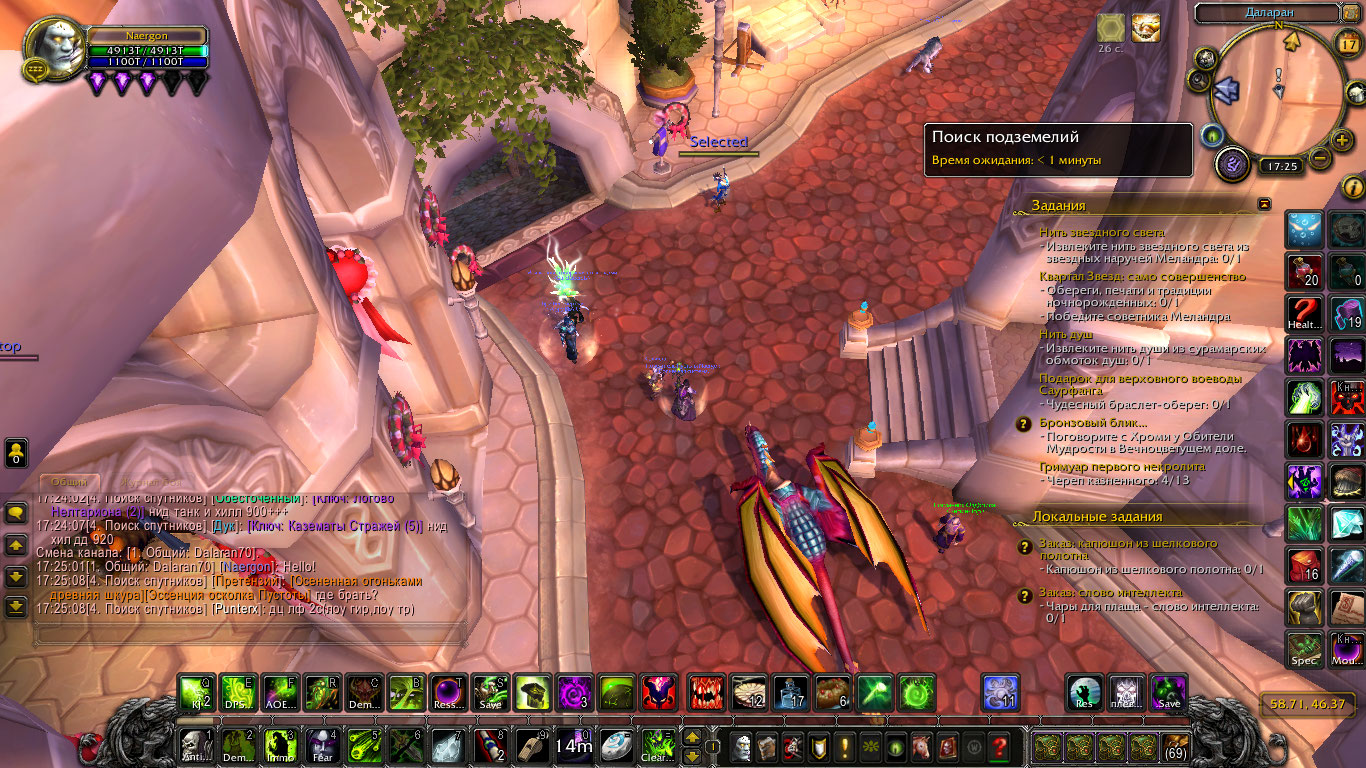Open quest Гримуар первого некролита in tracker

pos(1122,466)
